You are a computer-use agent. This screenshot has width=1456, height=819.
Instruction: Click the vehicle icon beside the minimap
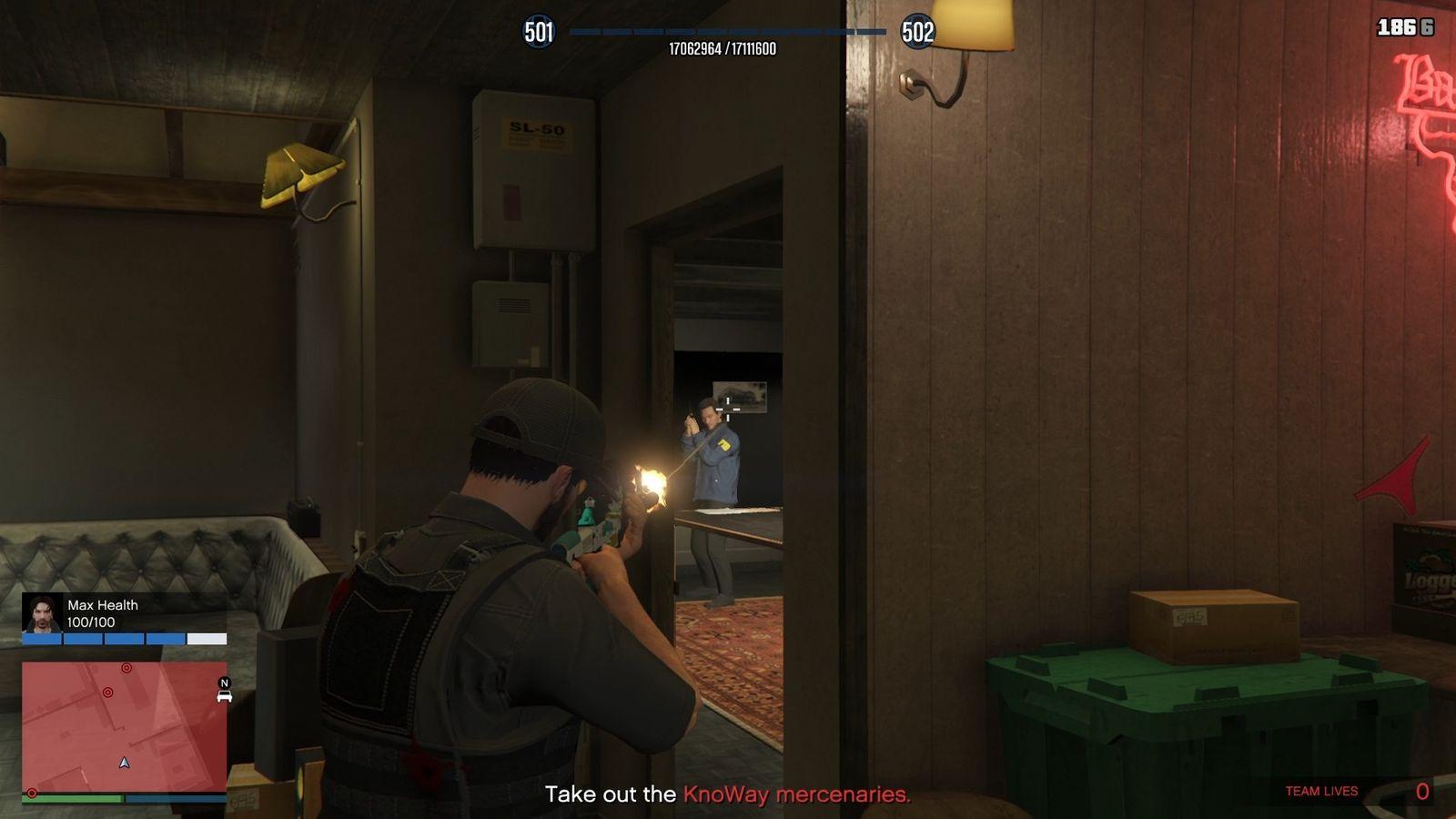pos(224,697)
